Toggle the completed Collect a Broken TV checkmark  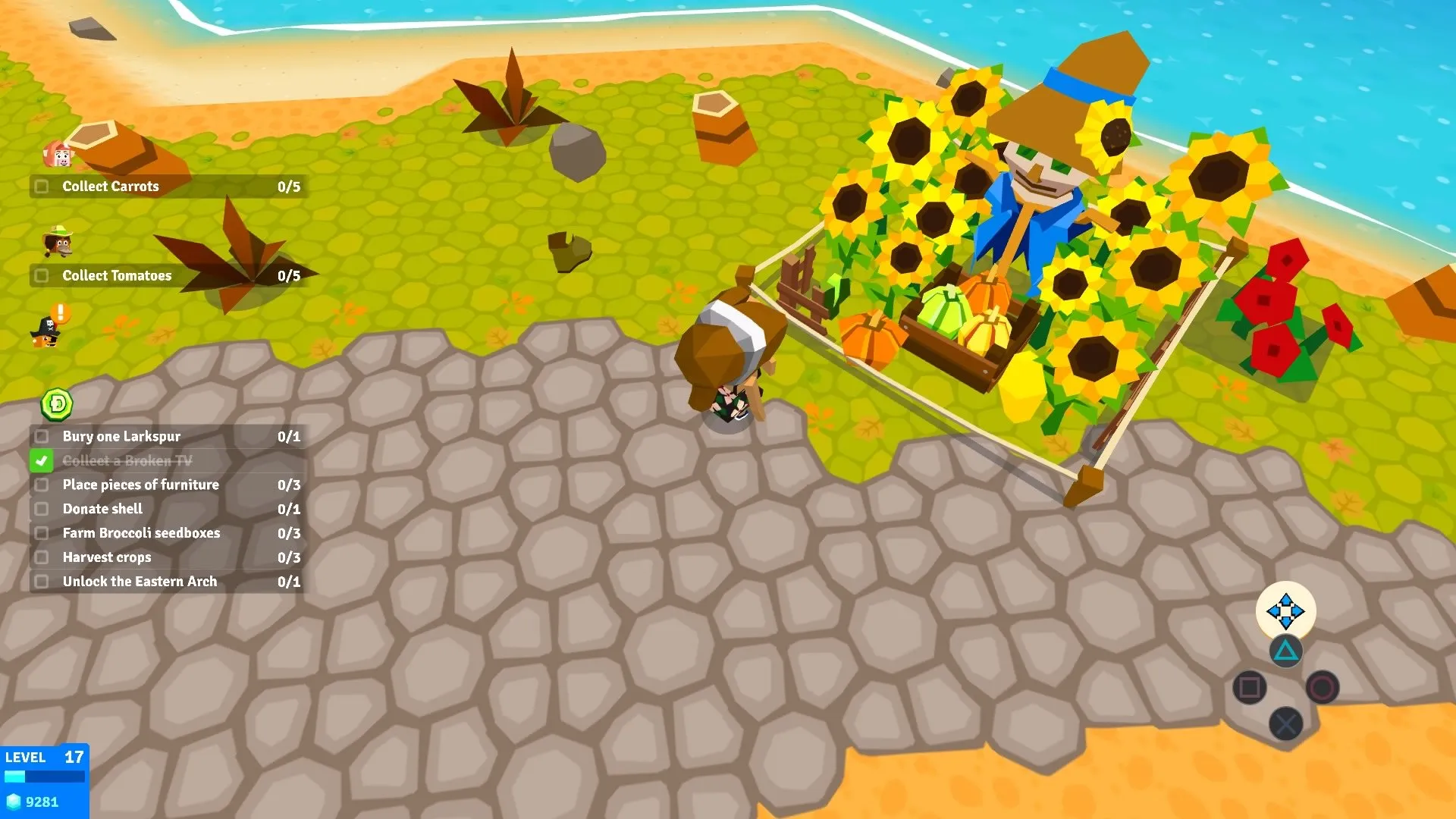tap(42, 460)
